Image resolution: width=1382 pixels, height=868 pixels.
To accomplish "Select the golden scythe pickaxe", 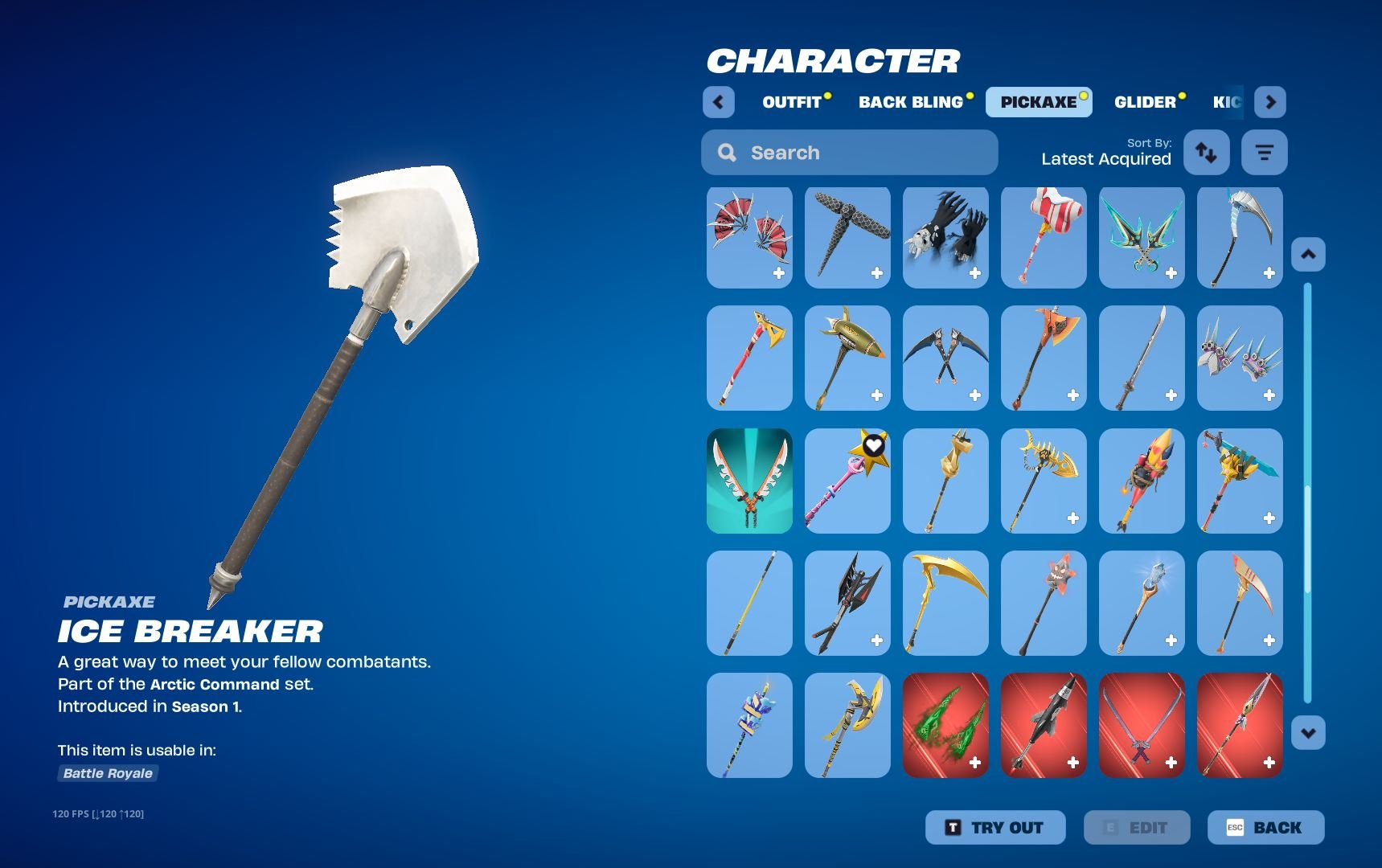I will click(x=945, y=601).
